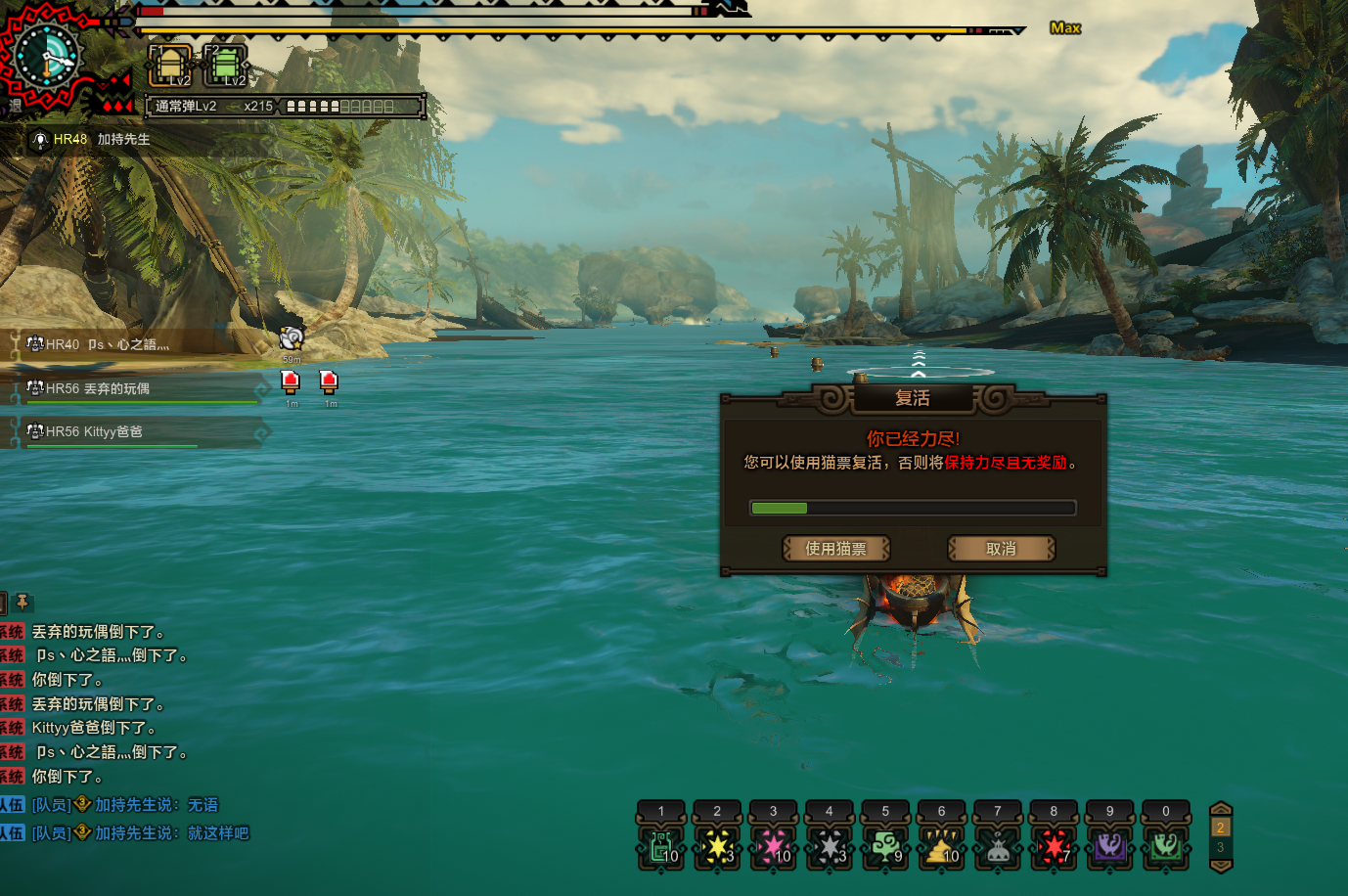Click 使用猫票 to revive with a ticket

tap(835, 549)
